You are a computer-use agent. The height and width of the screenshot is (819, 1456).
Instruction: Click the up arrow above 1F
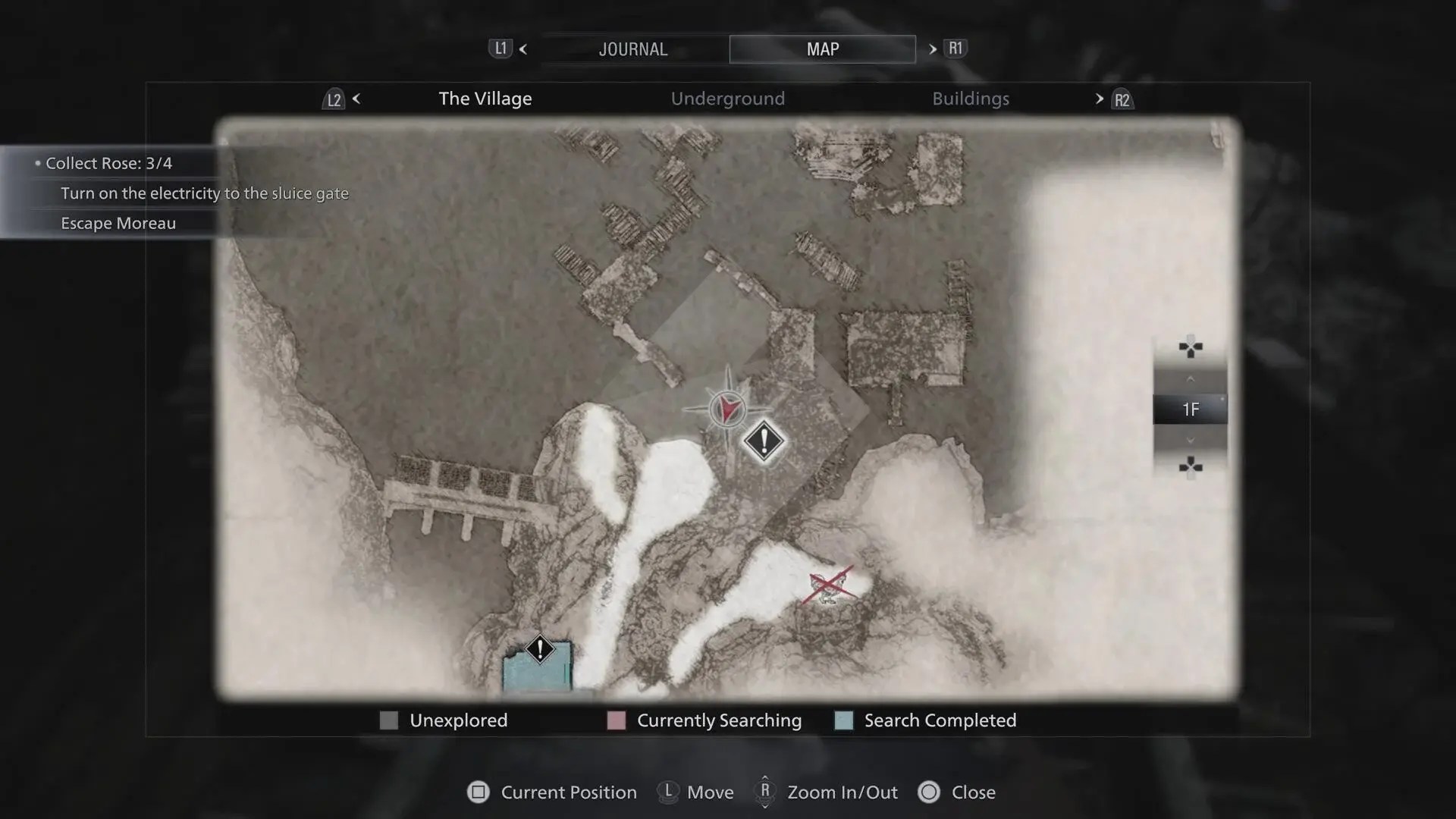1191,379
